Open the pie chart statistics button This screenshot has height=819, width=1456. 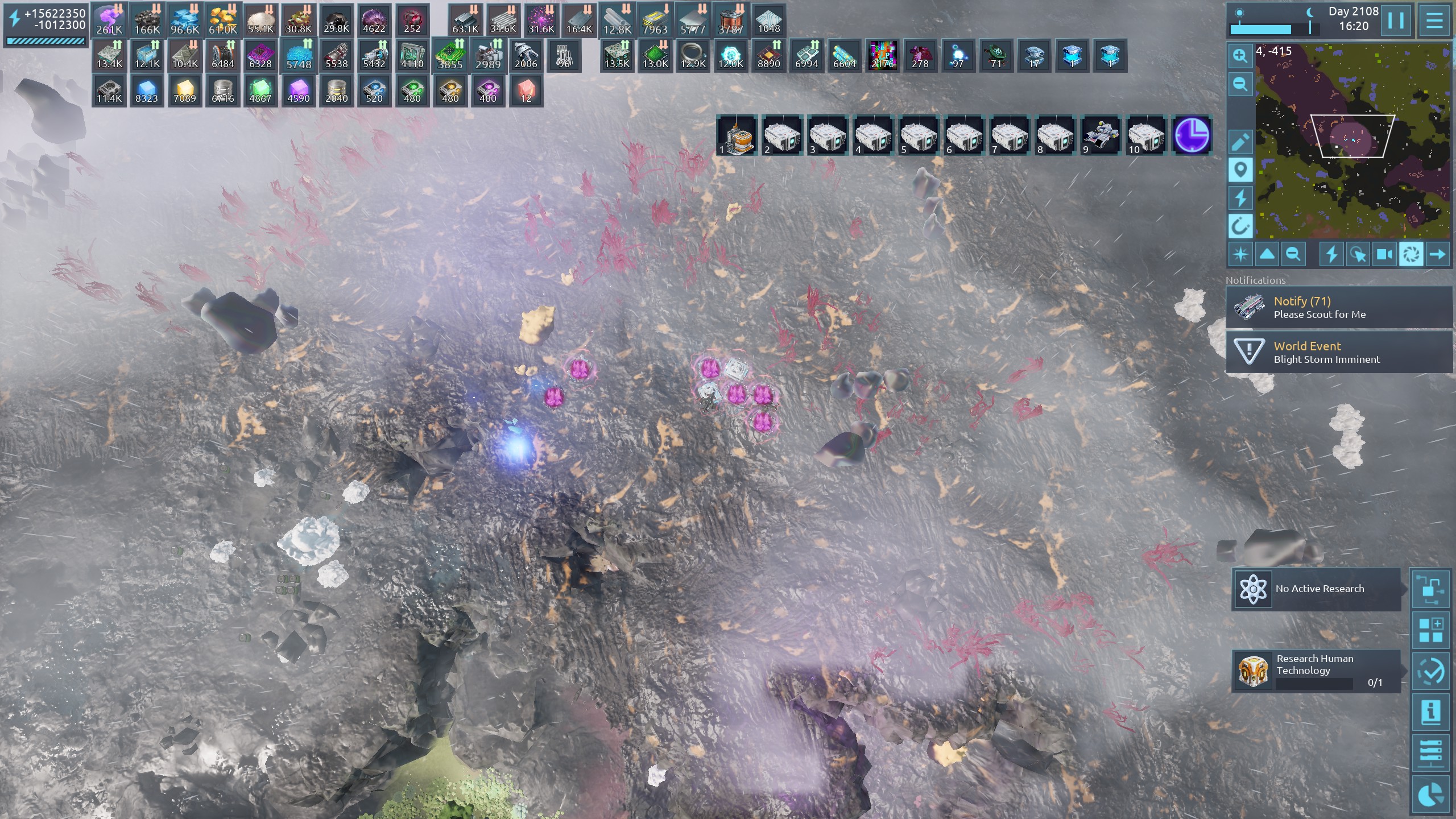[x=1430, y=795]
